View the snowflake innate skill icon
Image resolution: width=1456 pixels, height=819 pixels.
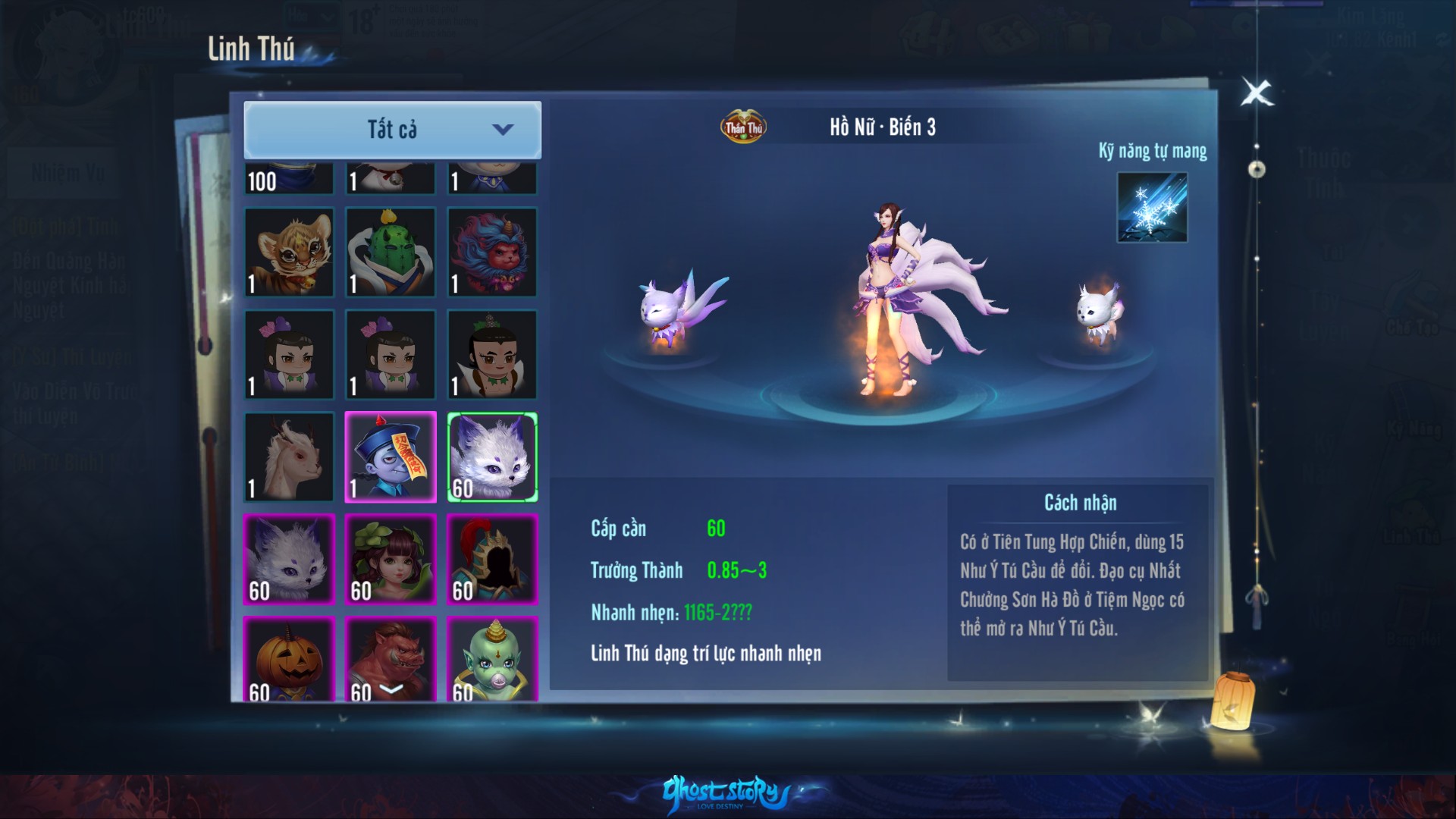click(1151, 208)
